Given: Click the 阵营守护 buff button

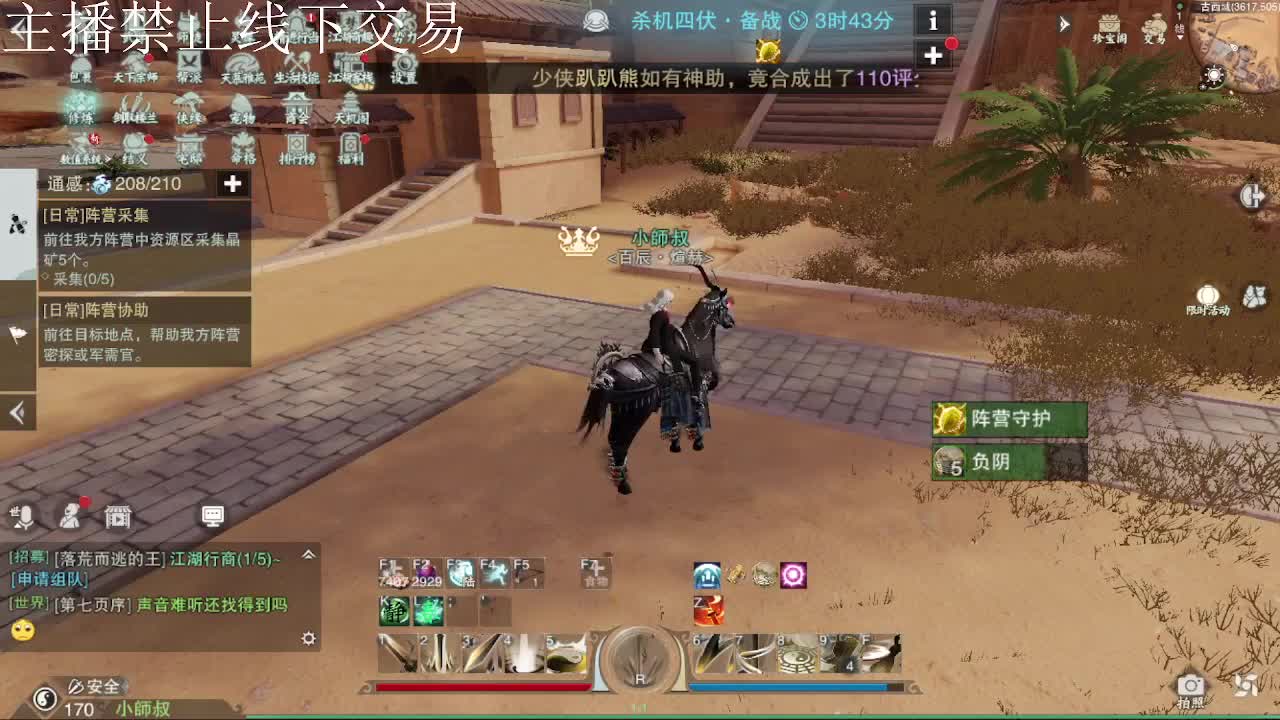Looking at the screenshot, I should [1009, 419].
